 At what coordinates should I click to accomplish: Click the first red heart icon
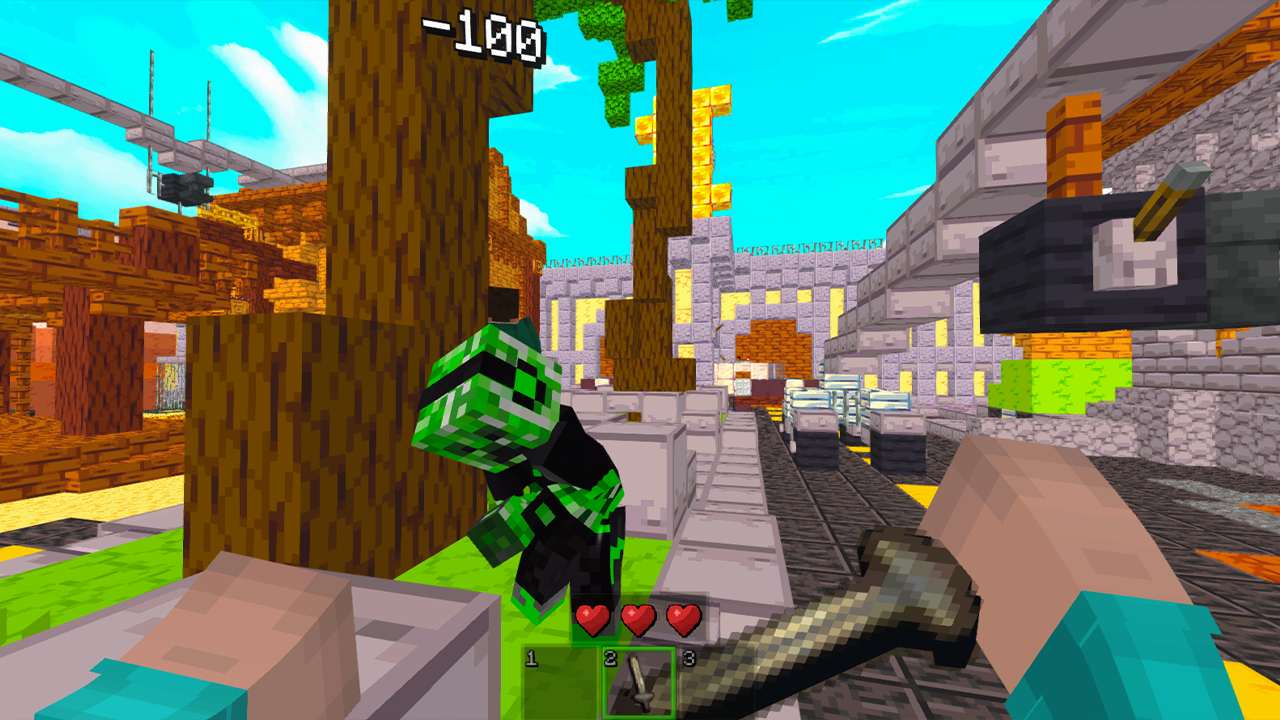[591, 620]
